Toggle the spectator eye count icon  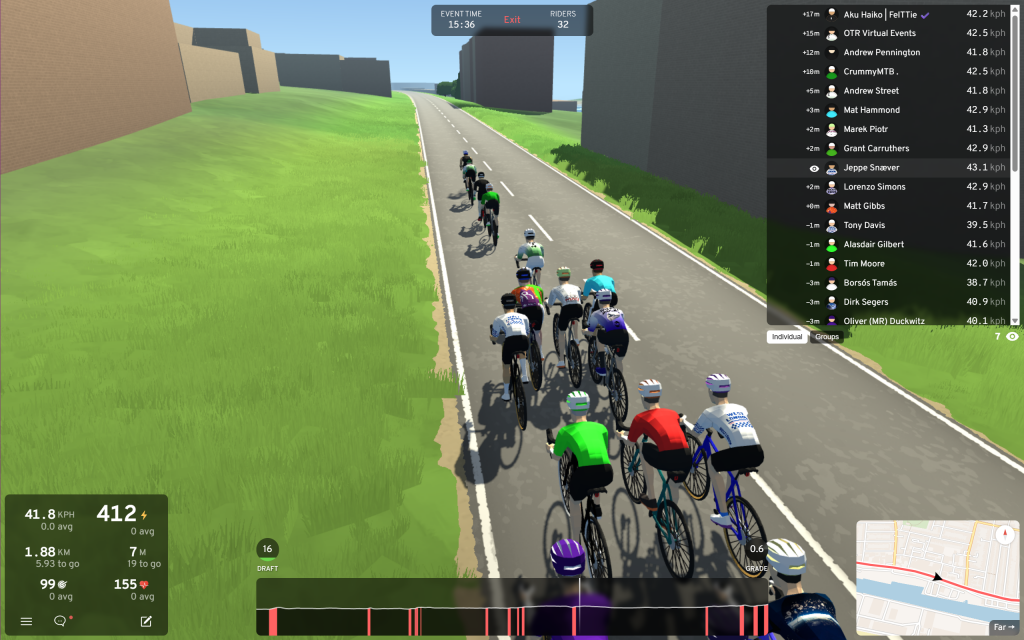[x=1012, y=337]
